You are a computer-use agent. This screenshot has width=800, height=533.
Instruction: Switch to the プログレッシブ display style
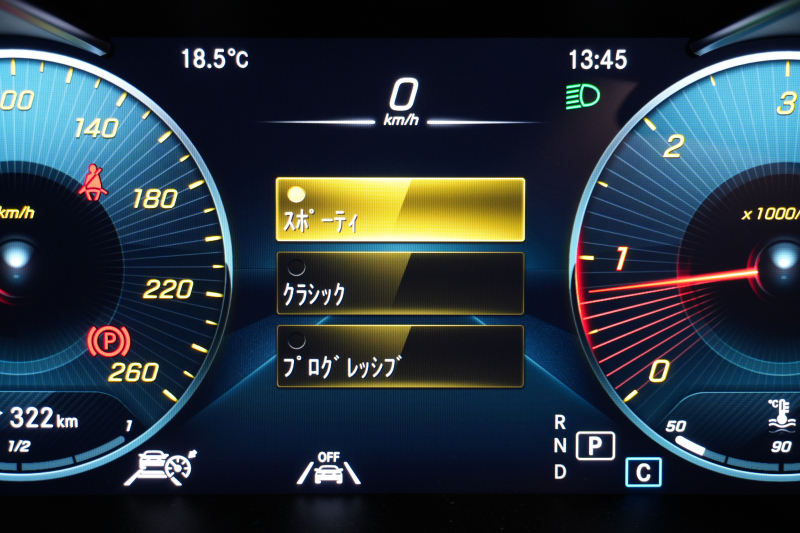click(400, 356)
